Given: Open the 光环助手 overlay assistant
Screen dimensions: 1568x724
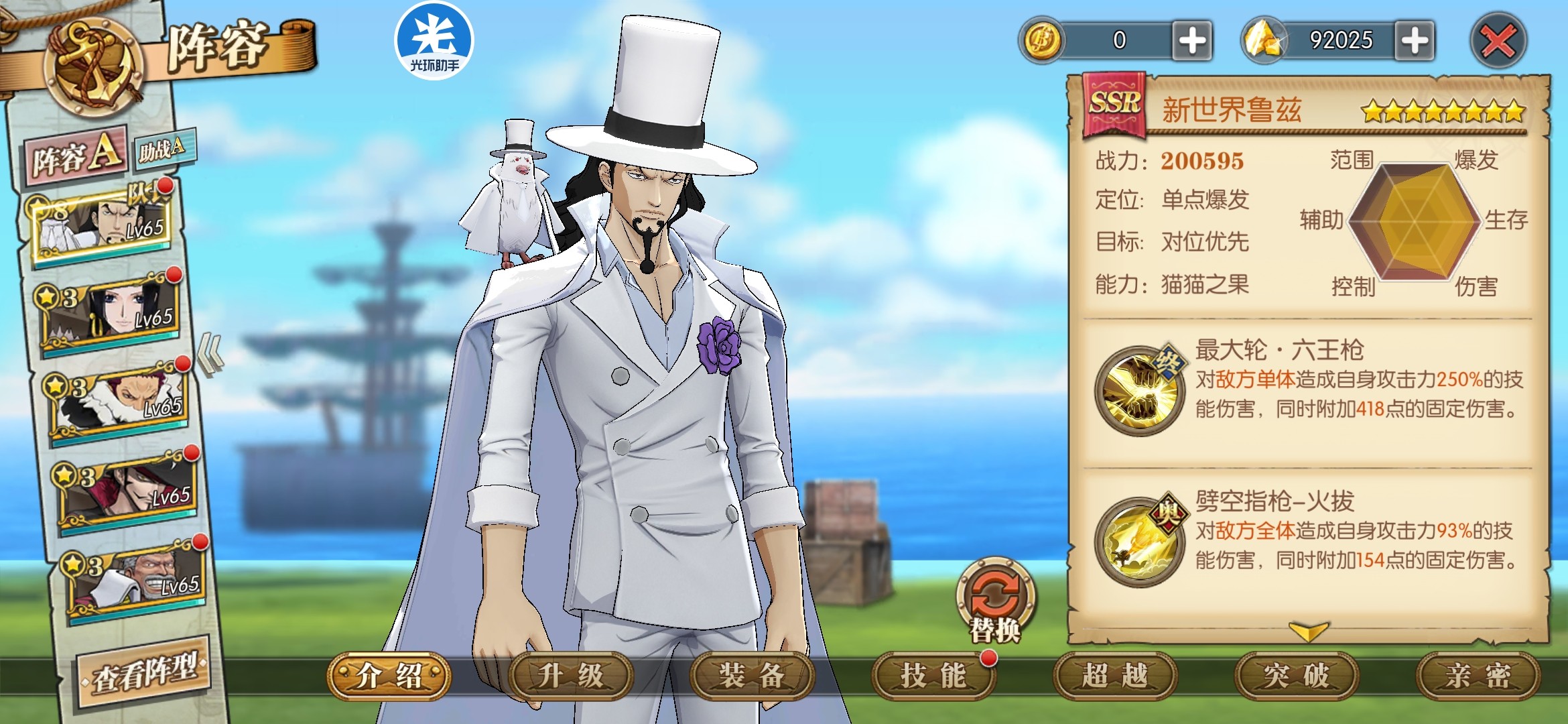Looking at the screenshot, I should [434, 40].
